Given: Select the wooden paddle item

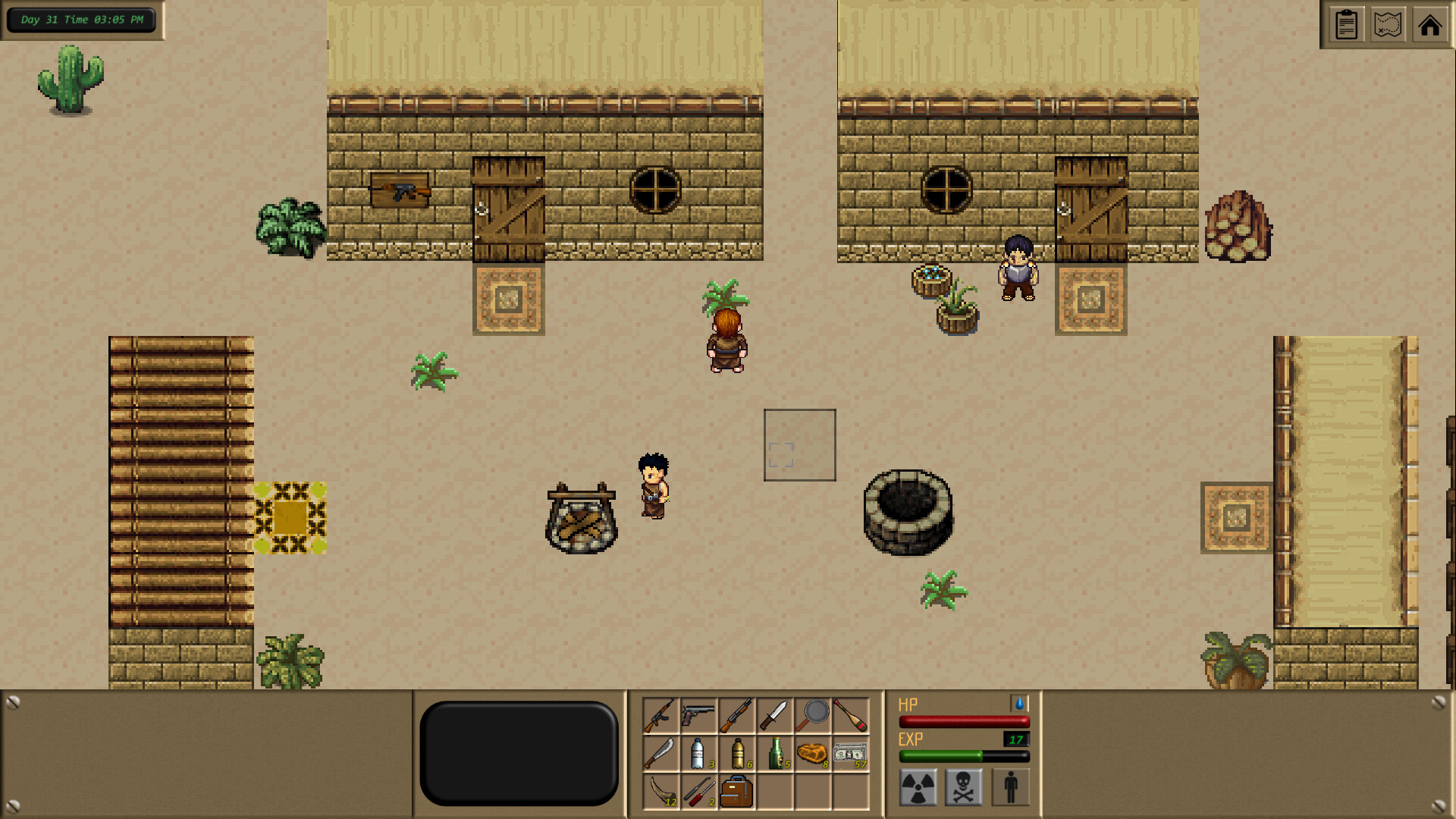Looking at the screenshot, I should click(849, 715).
